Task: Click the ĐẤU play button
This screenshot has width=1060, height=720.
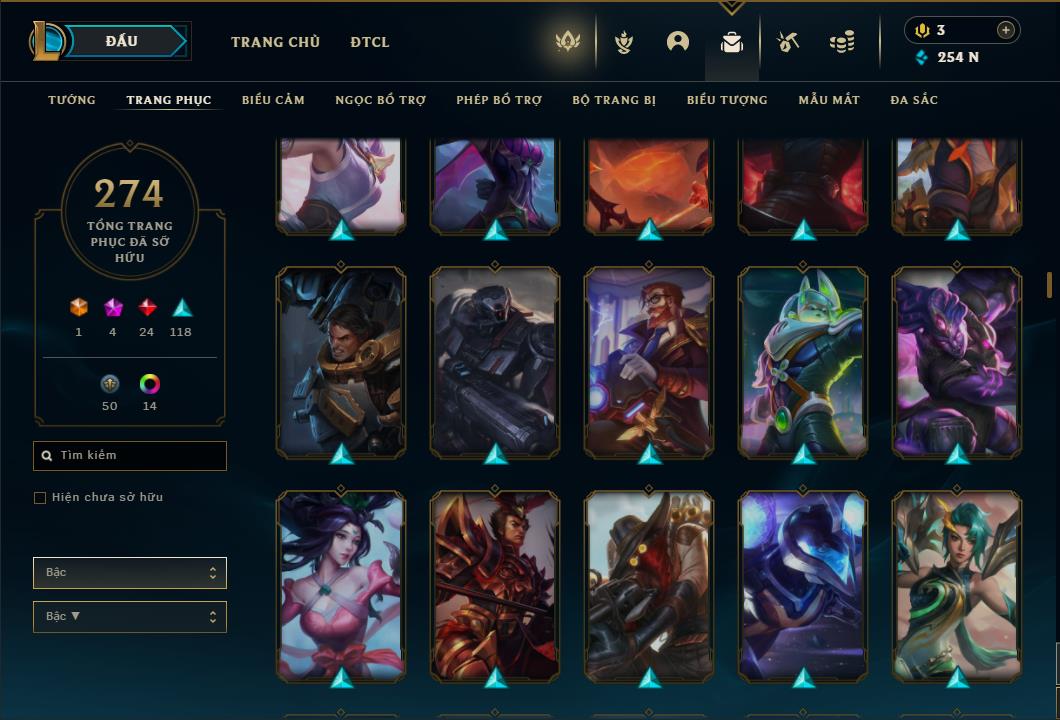Action: 122,41
